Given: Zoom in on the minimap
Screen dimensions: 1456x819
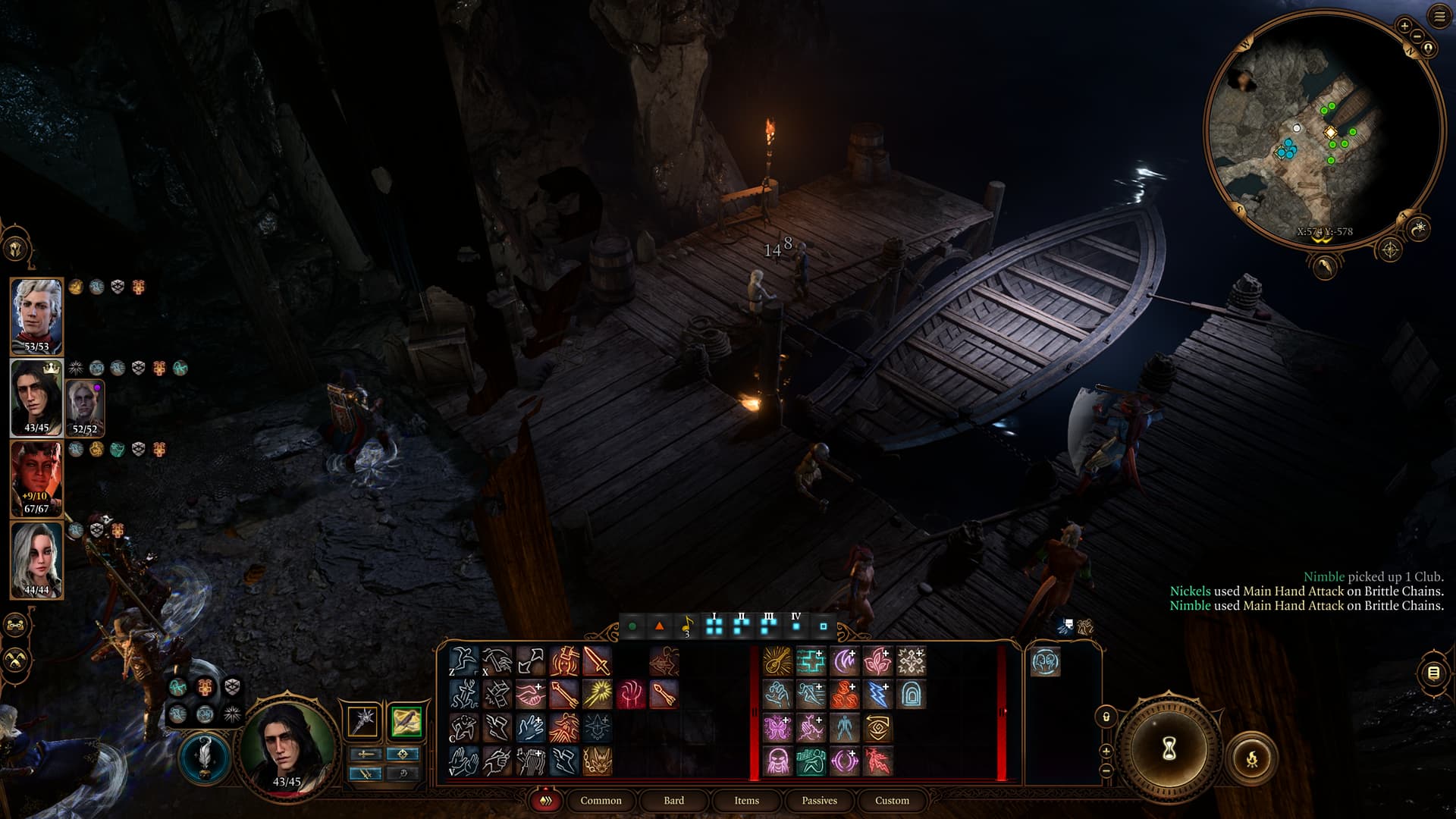Looking at the screenshot, I should [x=1404, y=26].
